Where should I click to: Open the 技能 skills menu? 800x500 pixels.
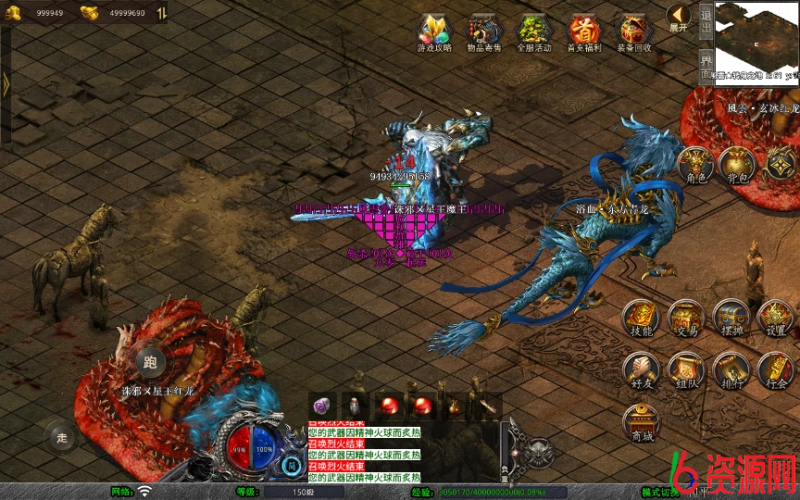pos(641,316)
